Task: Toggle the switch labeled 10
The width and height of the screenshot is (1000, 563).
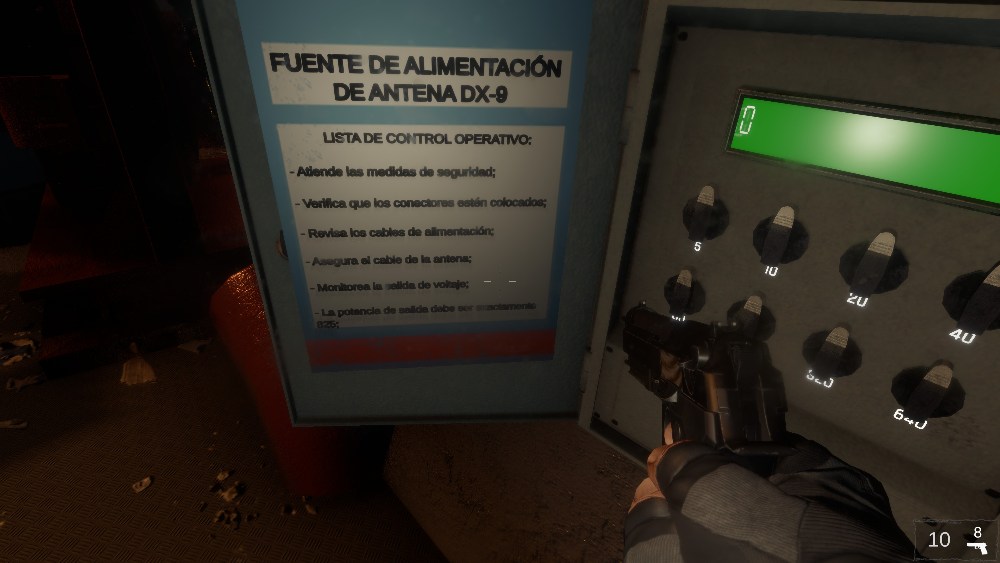Action: tap(780, 234)
